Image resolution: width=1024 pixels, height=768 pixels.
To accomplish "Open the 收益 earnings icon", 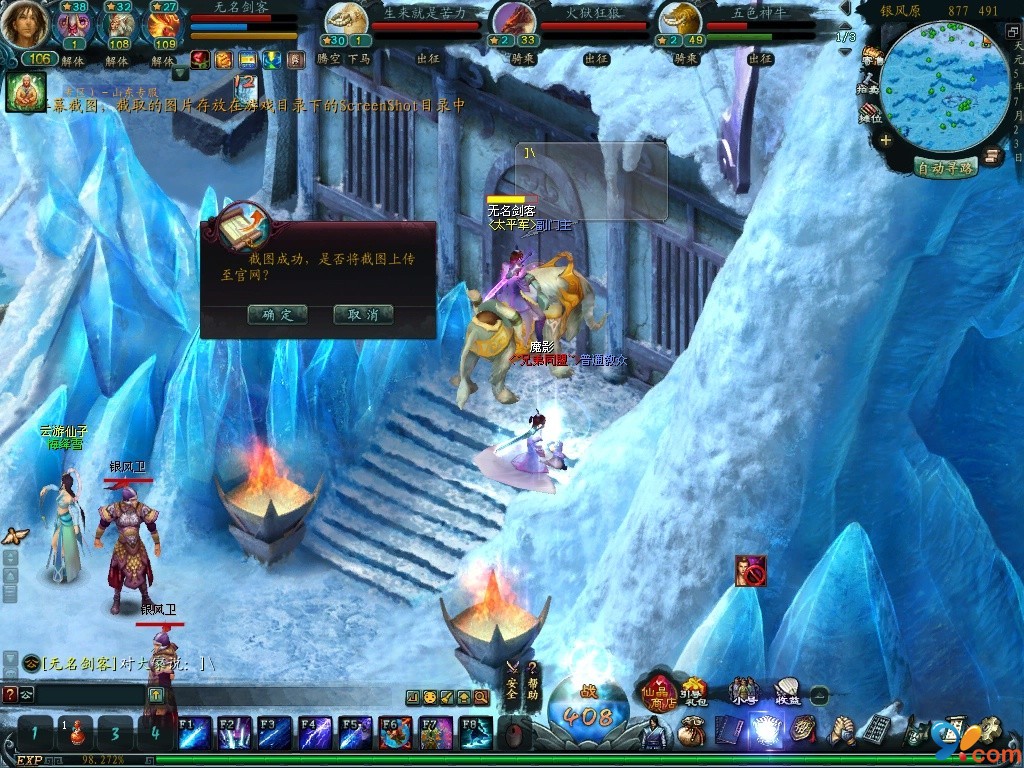I will pyautogui.click(x=787, y=691).
